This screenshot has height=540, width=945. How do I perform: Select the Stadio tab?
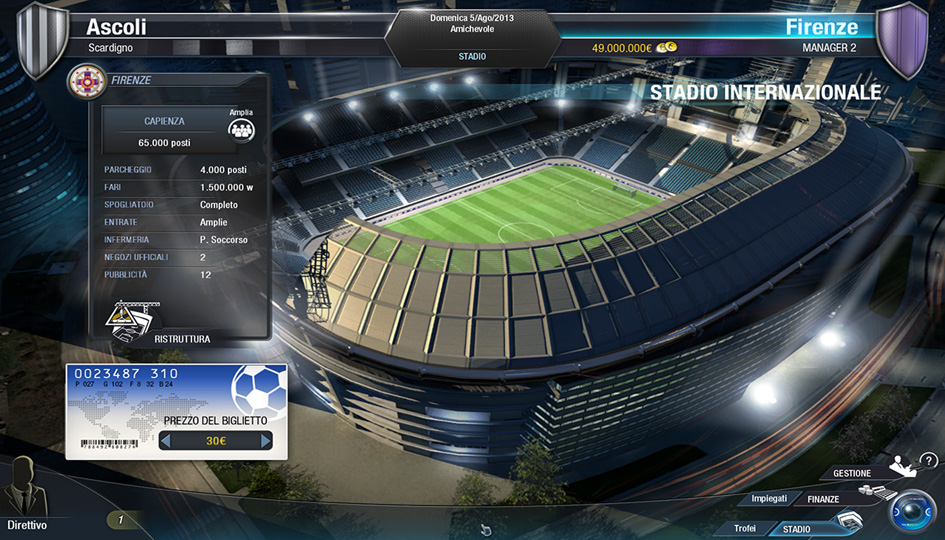click(797, 529)
